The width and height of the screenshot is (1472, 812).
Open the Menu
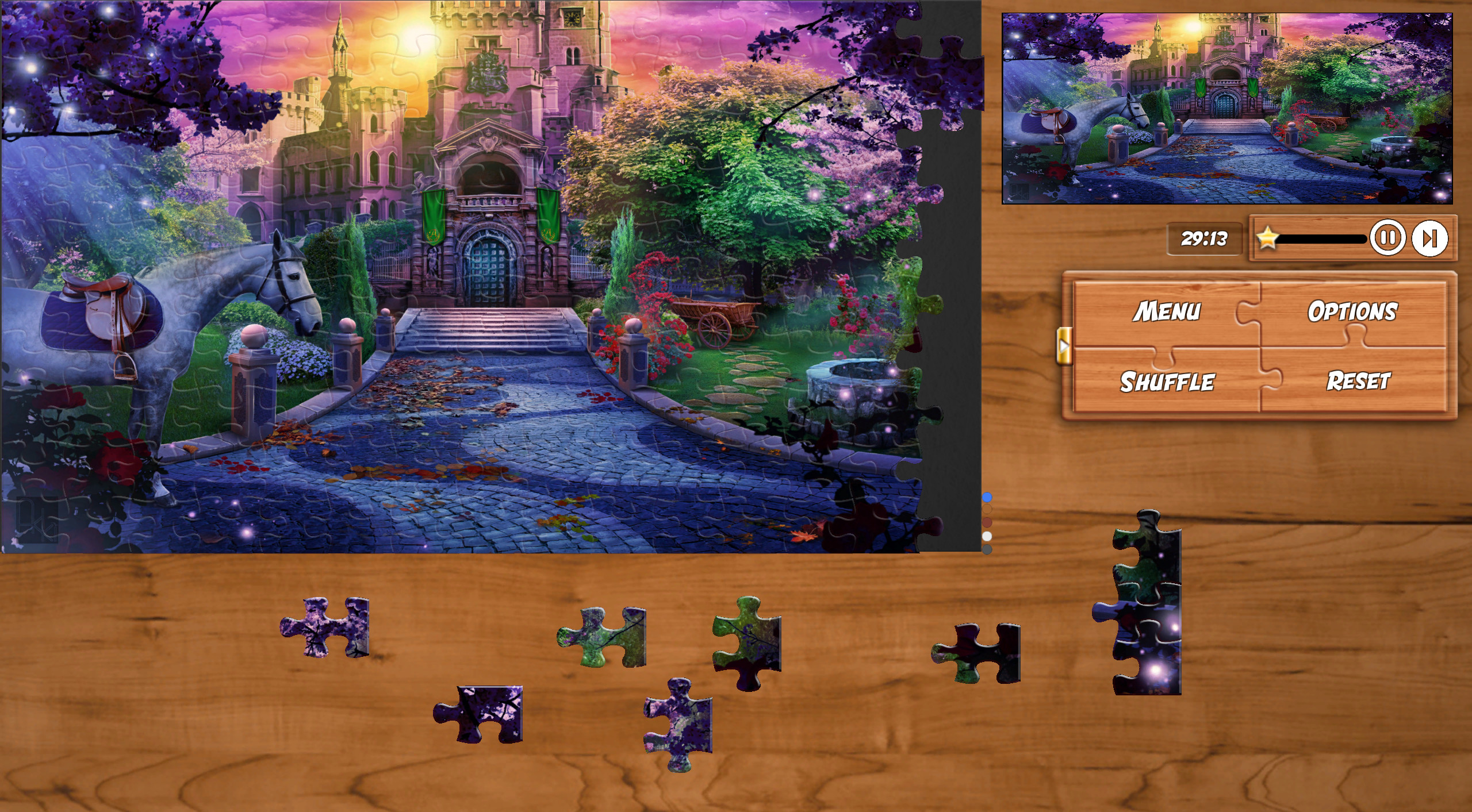(x=1167, y=310)
